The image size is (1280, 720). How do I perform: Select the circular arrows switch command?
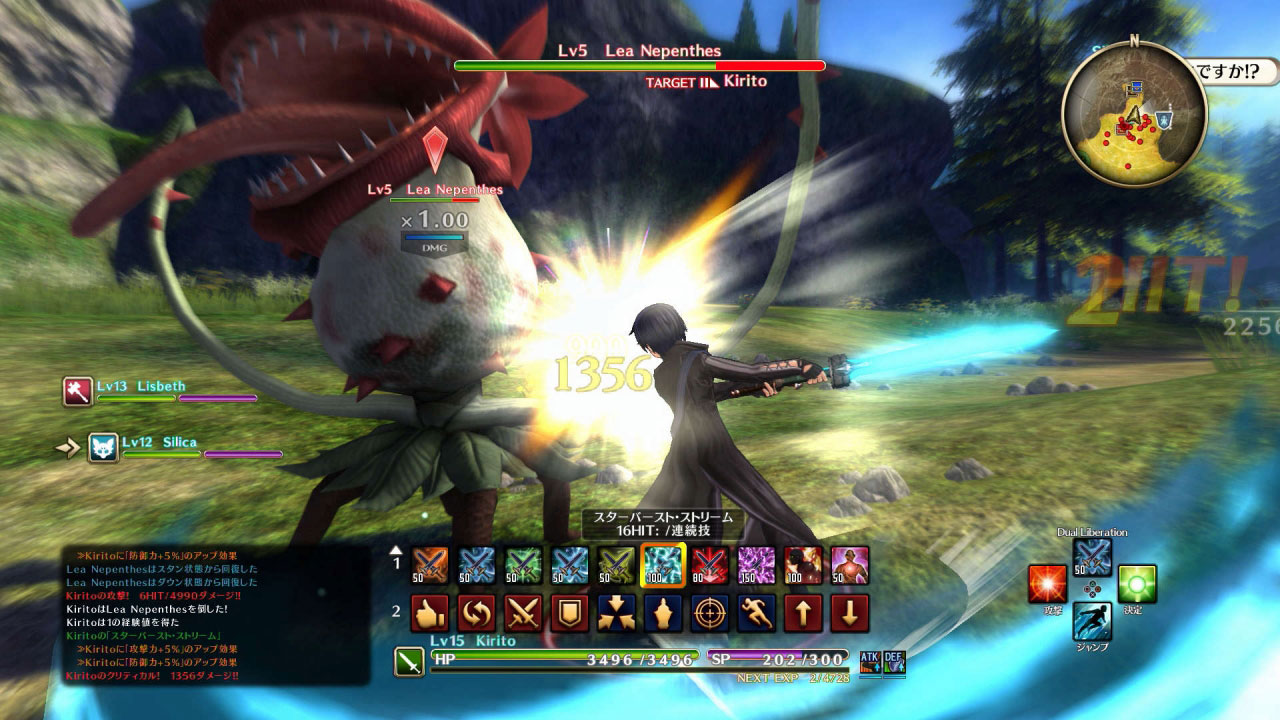(477, 613)
